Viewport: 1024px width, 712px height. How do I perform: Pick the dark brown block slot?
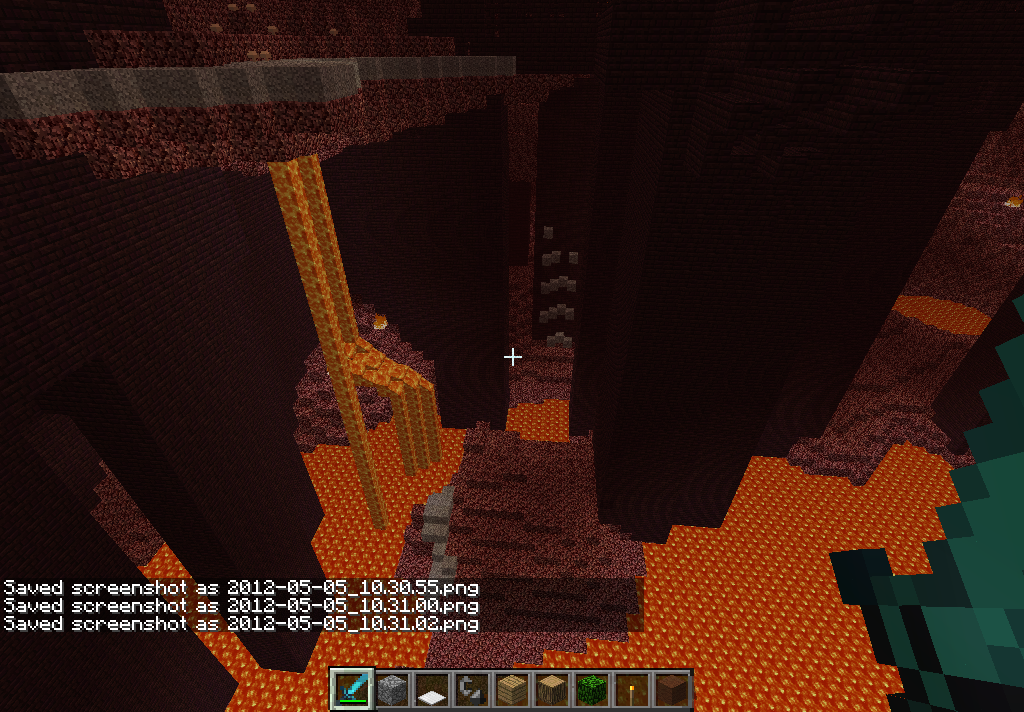[672, 690]
